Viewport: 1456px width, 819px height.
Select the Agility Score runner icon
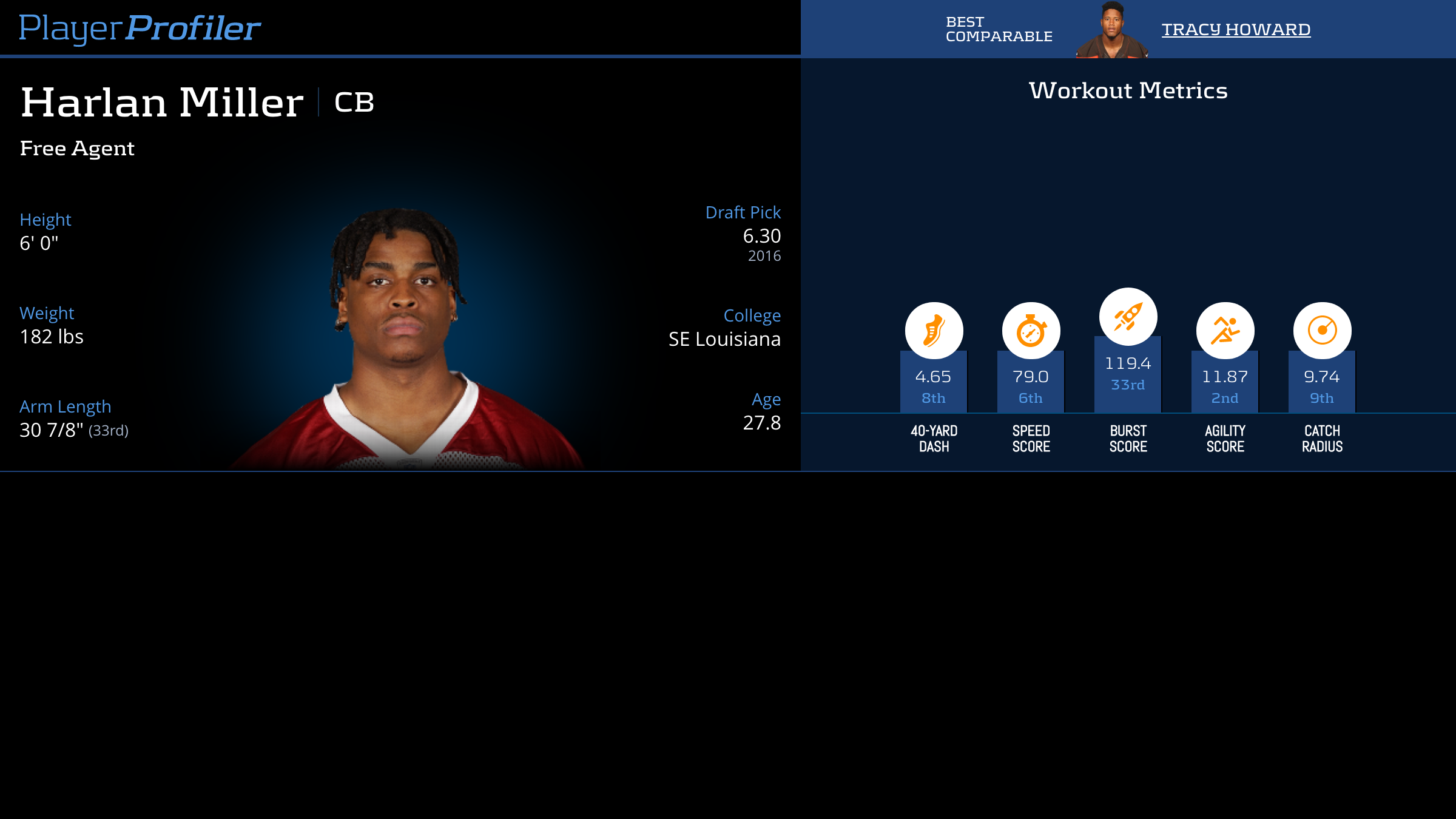coord(1225,331)
